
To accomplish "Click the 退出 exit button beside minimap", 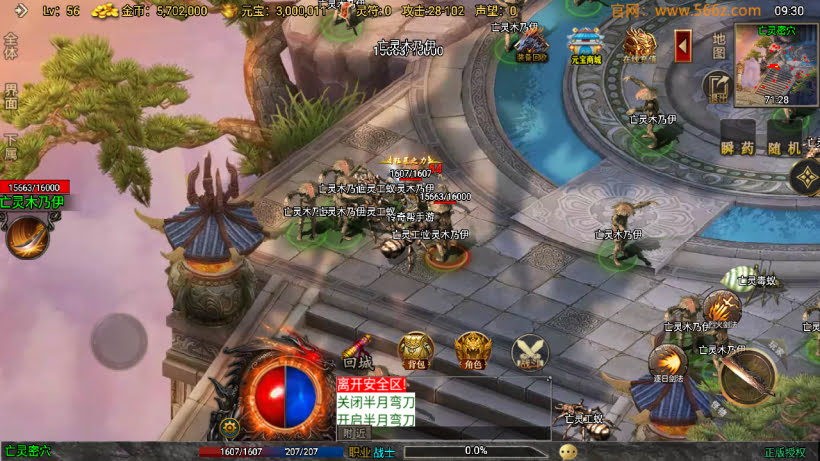I will pyautogui.click(x=716, y=88).
